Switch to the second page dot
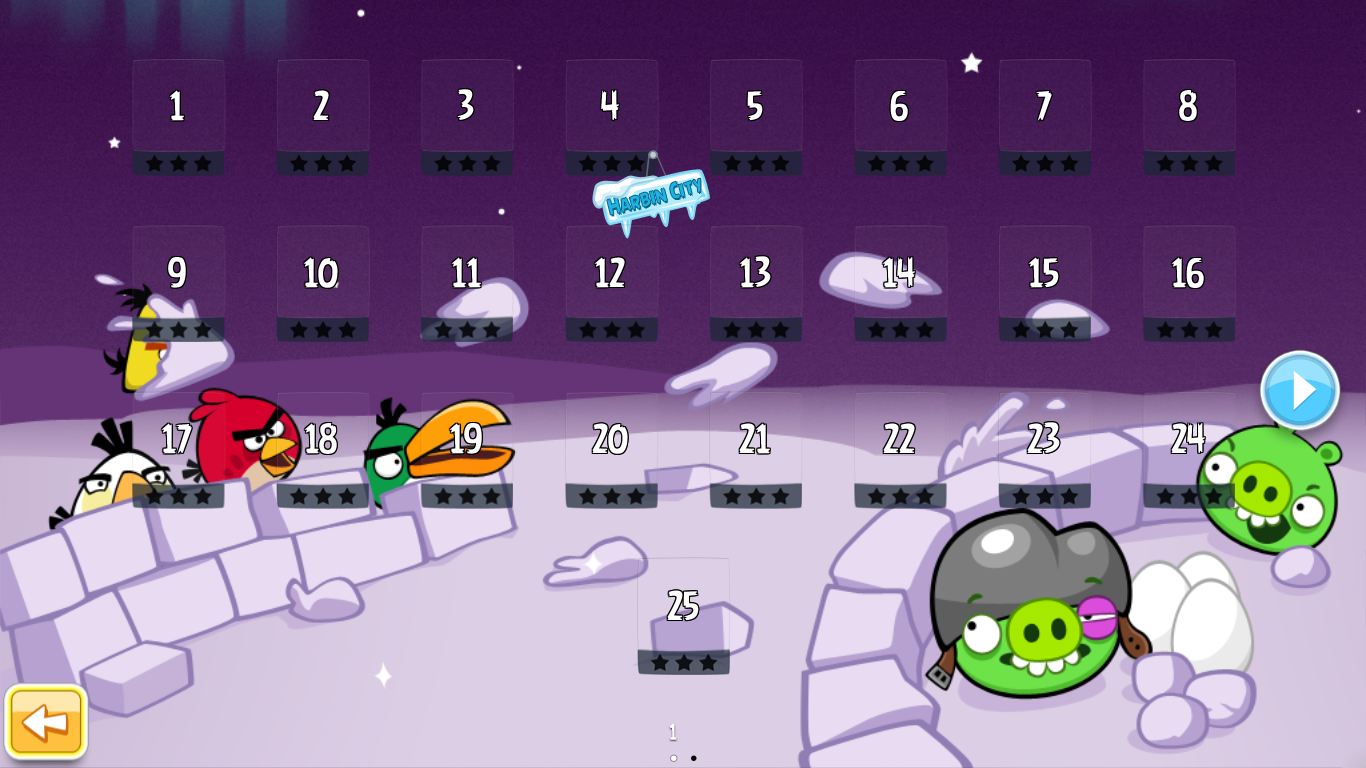 (x=693, y=758)
